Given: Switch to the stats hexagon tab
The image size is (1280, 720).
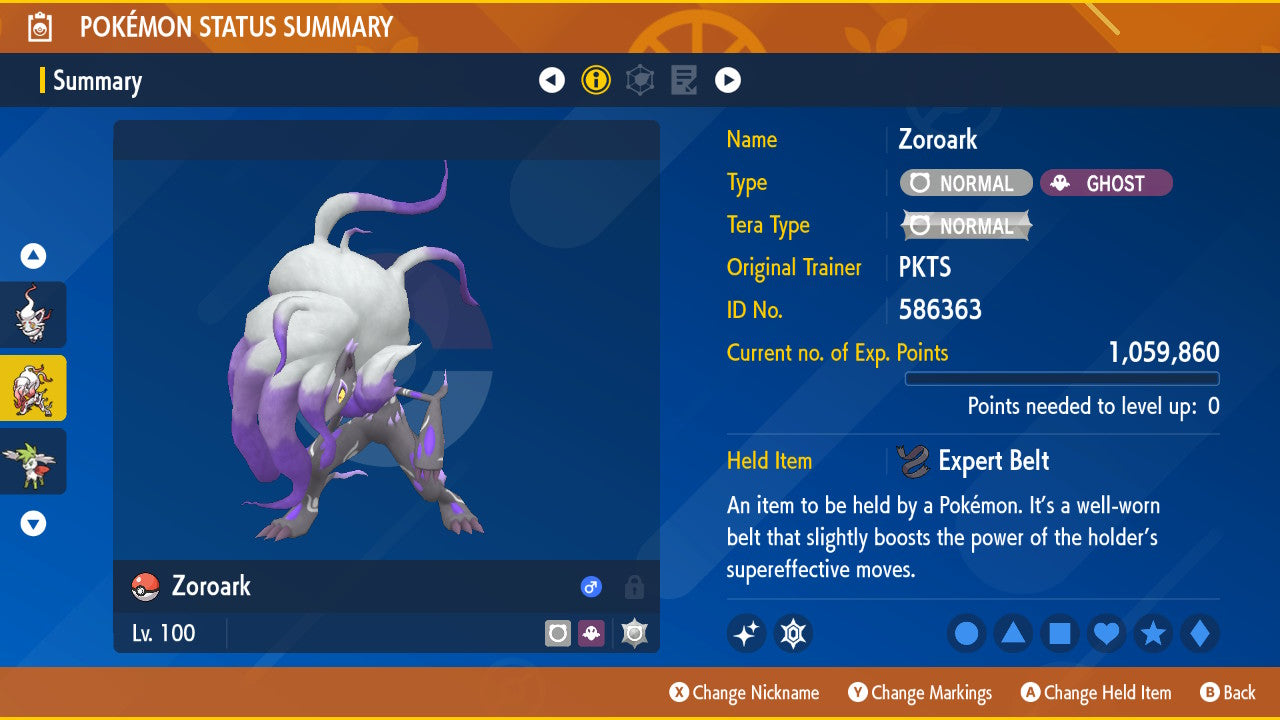Looking at the screenshot, I should coord(640,80).
